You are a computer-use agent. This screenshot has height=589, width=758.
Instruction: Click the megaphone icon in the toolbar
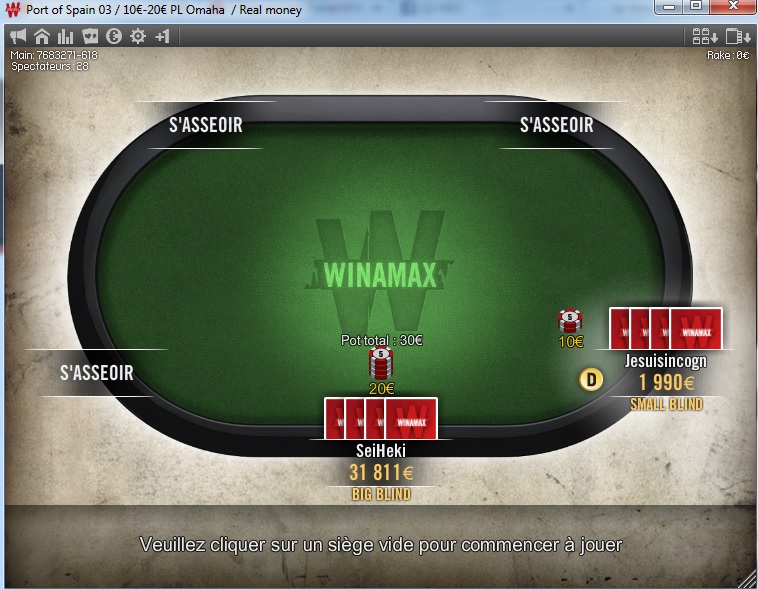19,36
